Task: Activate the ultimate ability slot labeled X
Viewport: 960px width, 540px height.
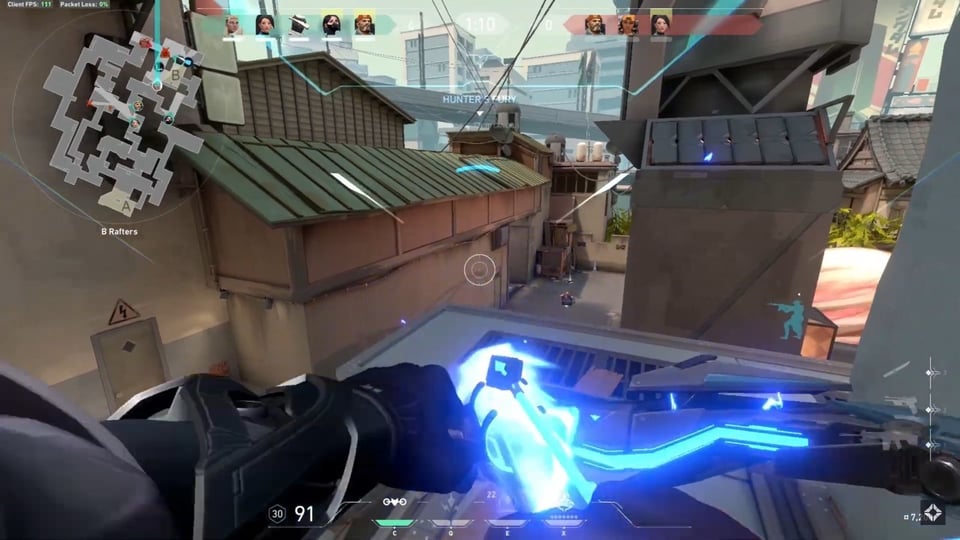Action: (564, 522)
